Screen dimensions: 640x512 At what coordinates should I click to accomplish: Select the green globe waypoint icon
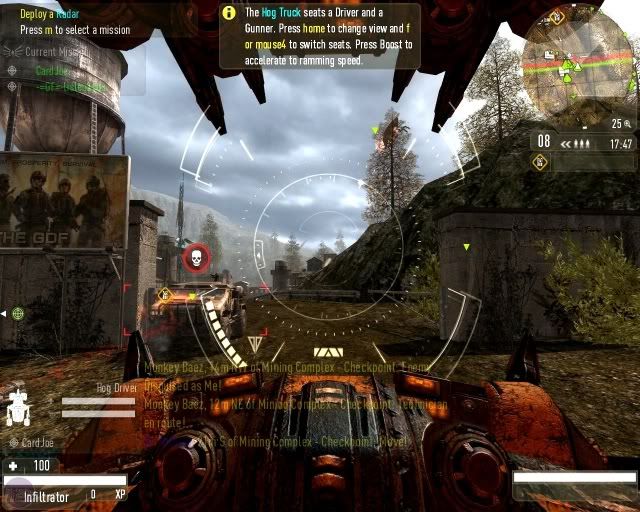18,313
